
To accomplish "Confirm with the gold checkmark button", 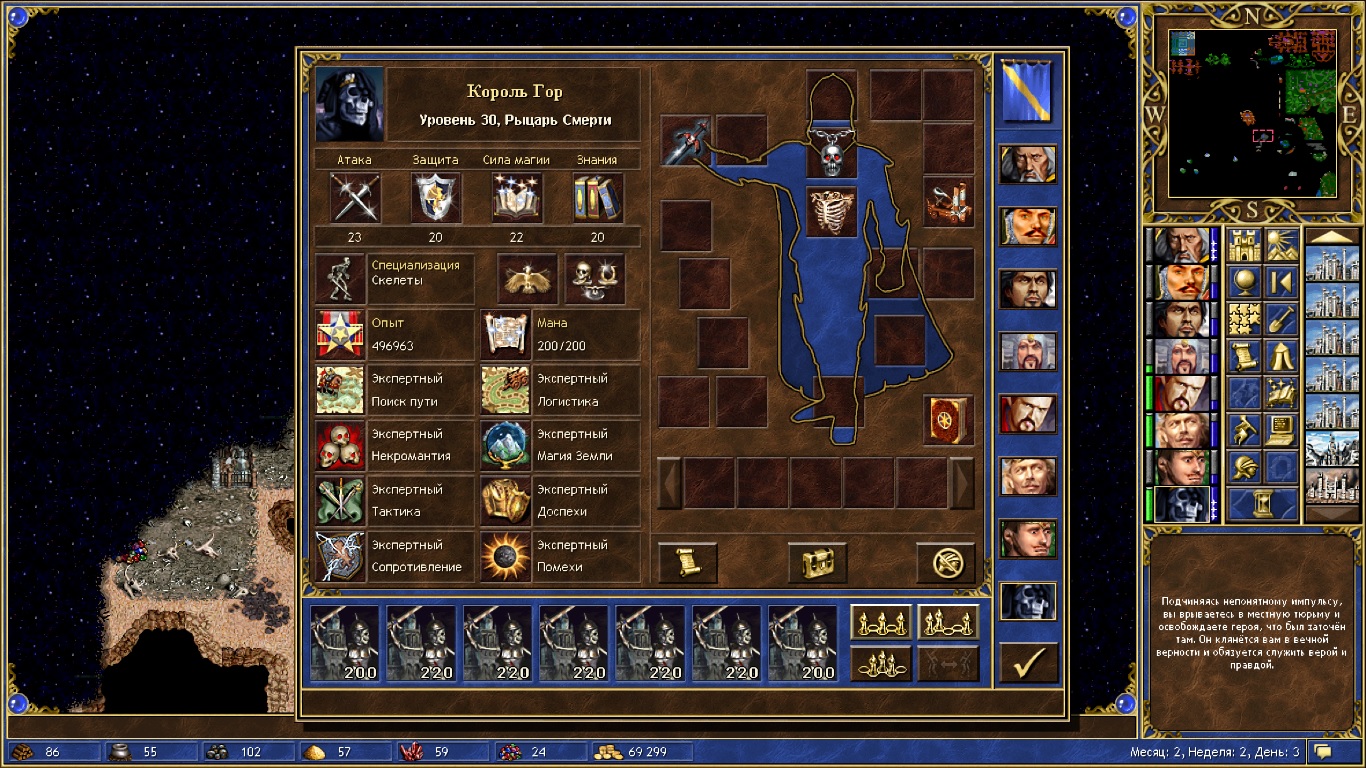I will tap(1028, 662).
